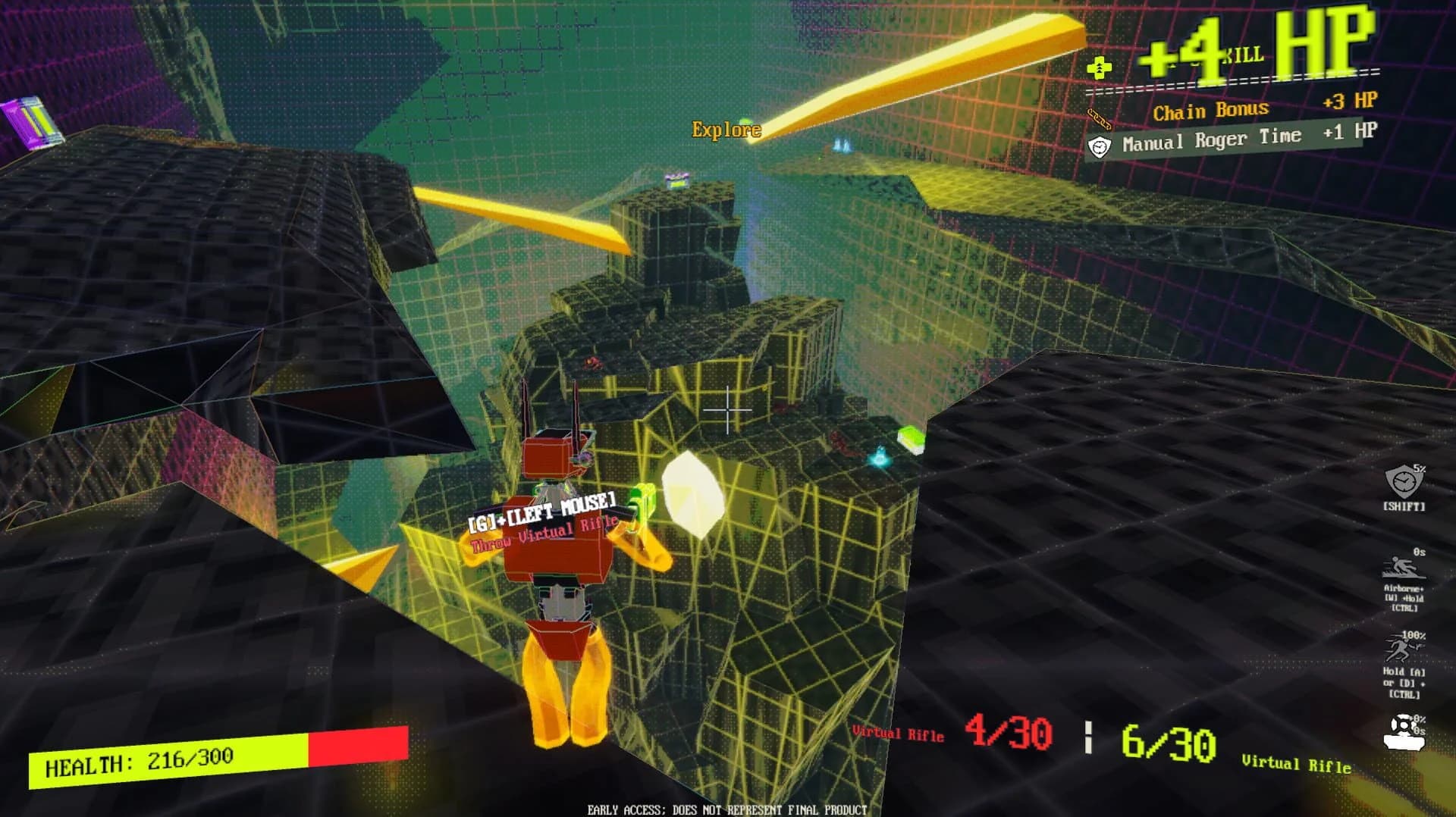Click the health plus icon near +4 HP
Screen dimensions: 1456x817
tap(1099, 67)
